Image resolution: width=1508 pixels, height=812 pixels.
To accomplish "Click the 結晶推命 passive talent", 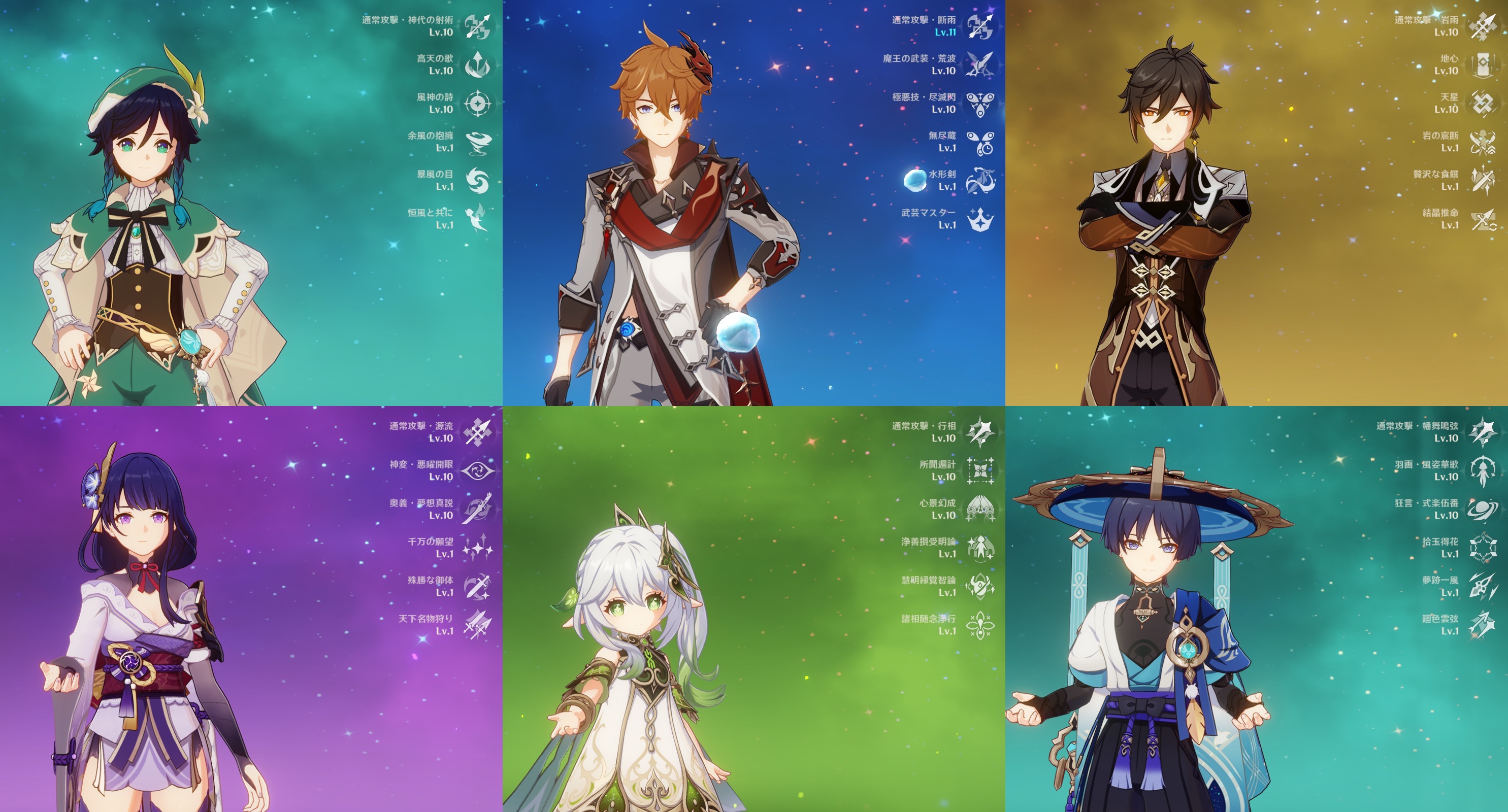I will 1482,219.
